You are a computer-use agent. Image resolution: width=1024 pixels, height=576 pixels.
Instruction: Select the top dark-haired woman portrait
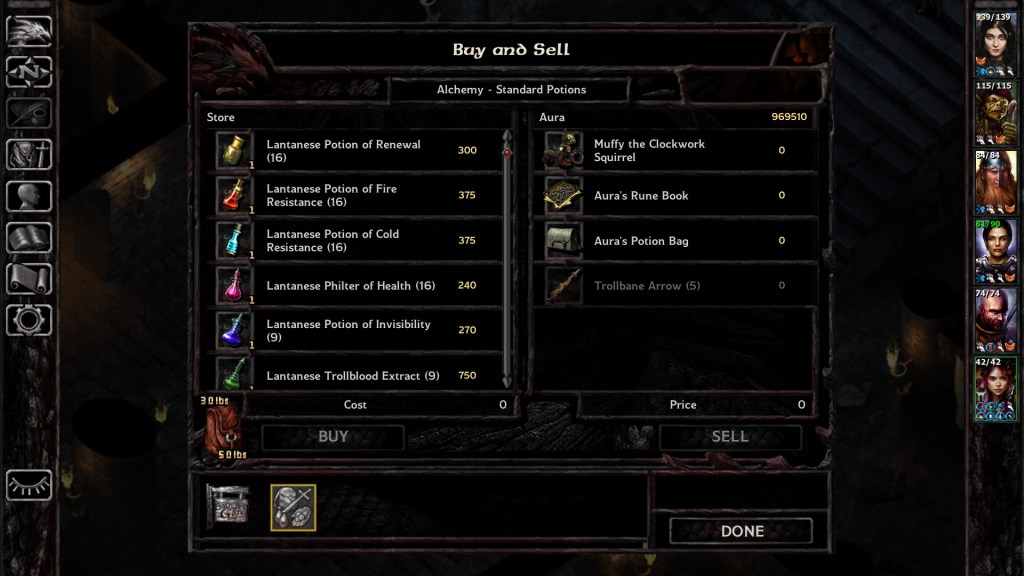pos(996,42)
